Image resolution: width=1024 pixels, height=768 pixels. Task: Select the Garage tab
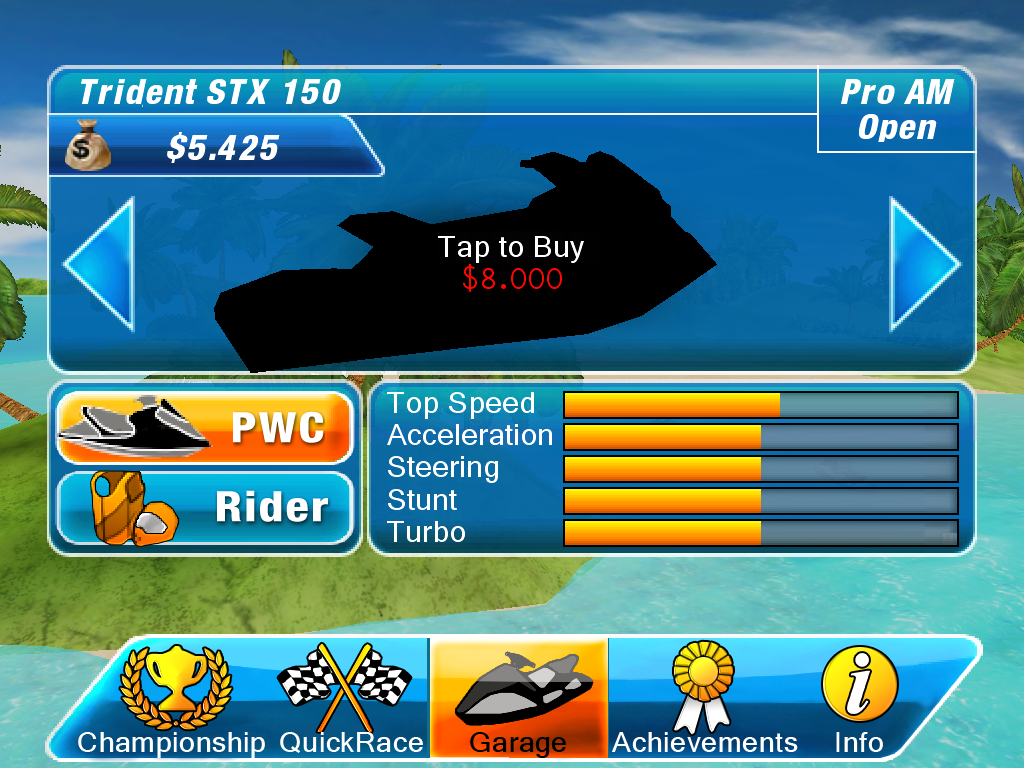(518, 699)
